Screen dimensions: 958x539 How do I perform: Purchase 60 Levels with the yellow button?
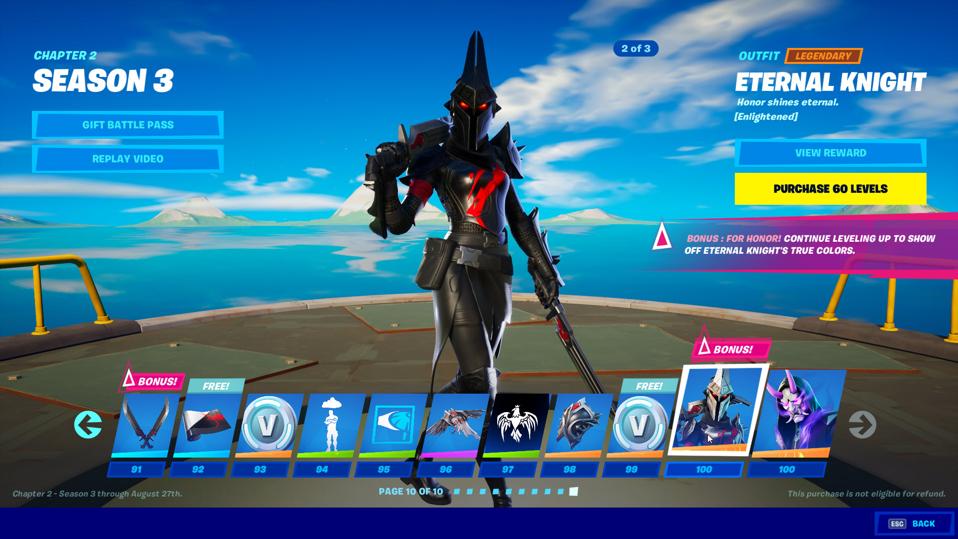(x=830, y=188)
